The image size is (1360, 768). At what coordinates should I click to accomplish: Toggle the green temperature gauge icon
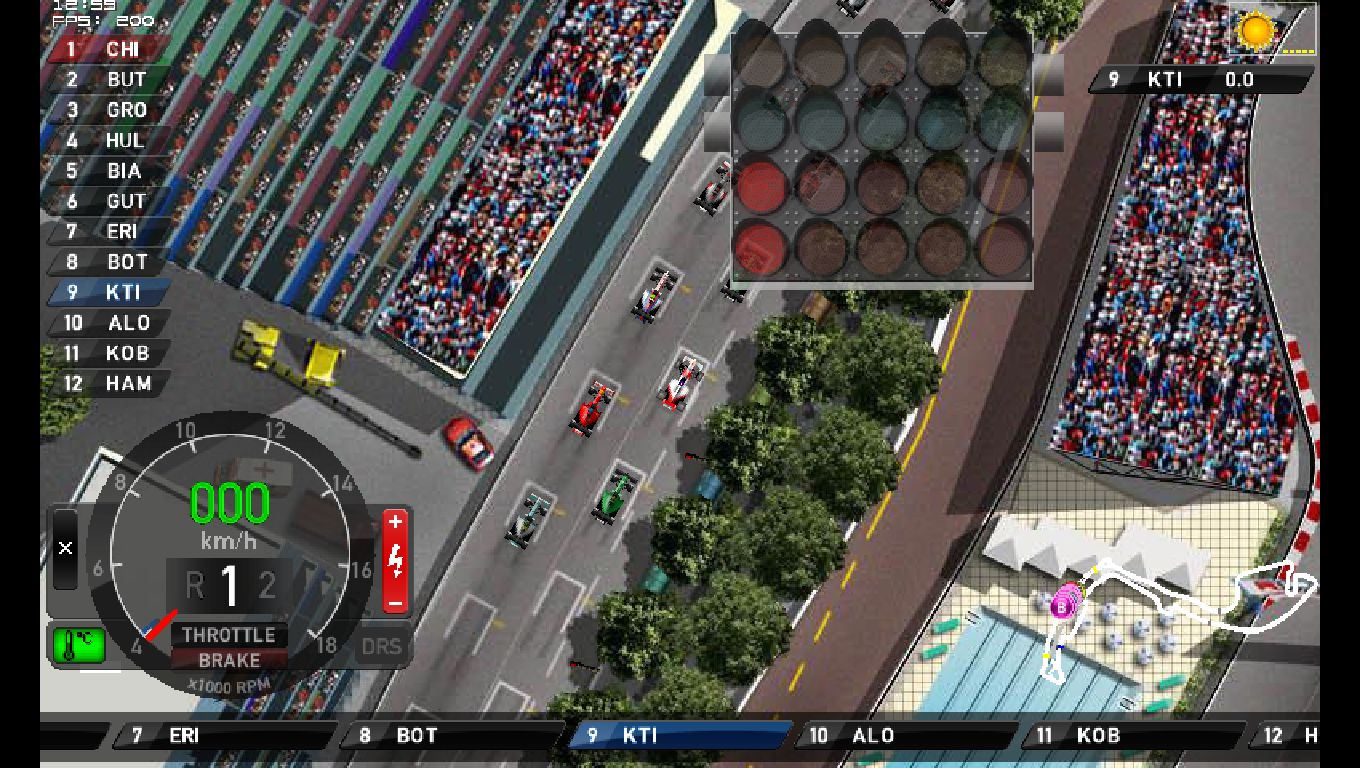pos(78,645)
